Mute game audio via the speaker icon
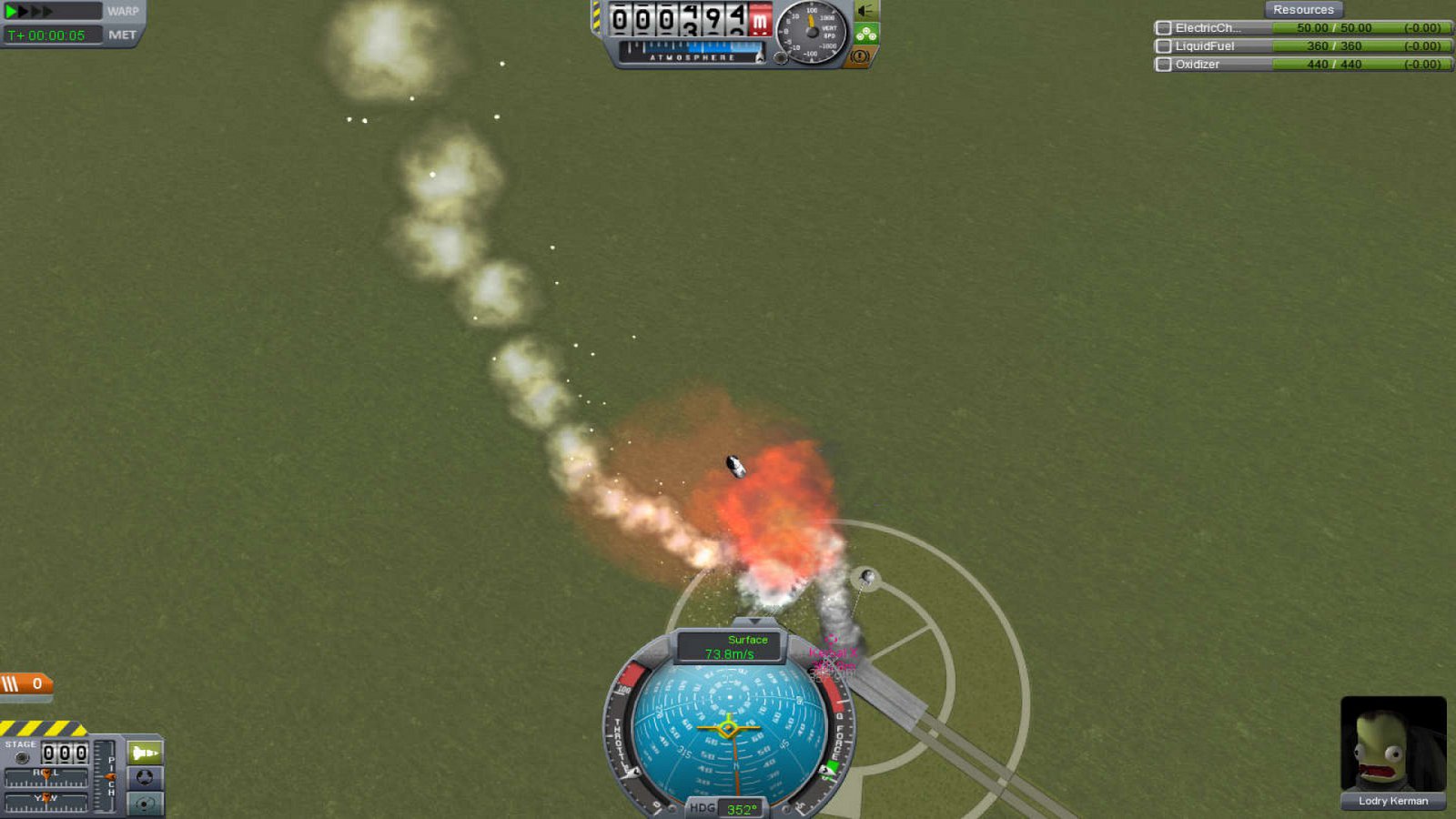Viewport: 1456px width, 819px height. tap(864, 11)
